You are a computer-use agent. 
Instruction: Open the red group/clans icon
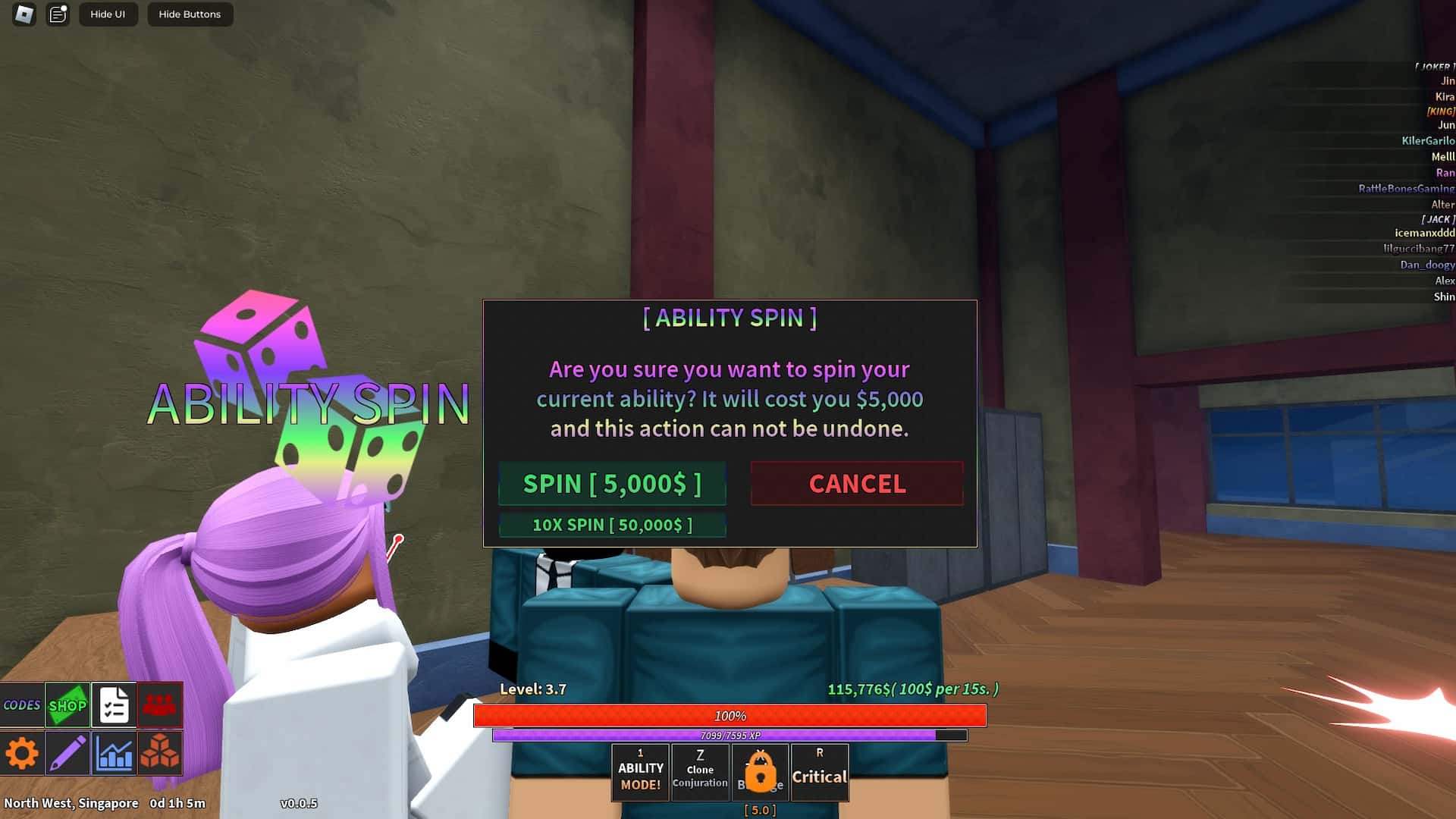[160, 704]
